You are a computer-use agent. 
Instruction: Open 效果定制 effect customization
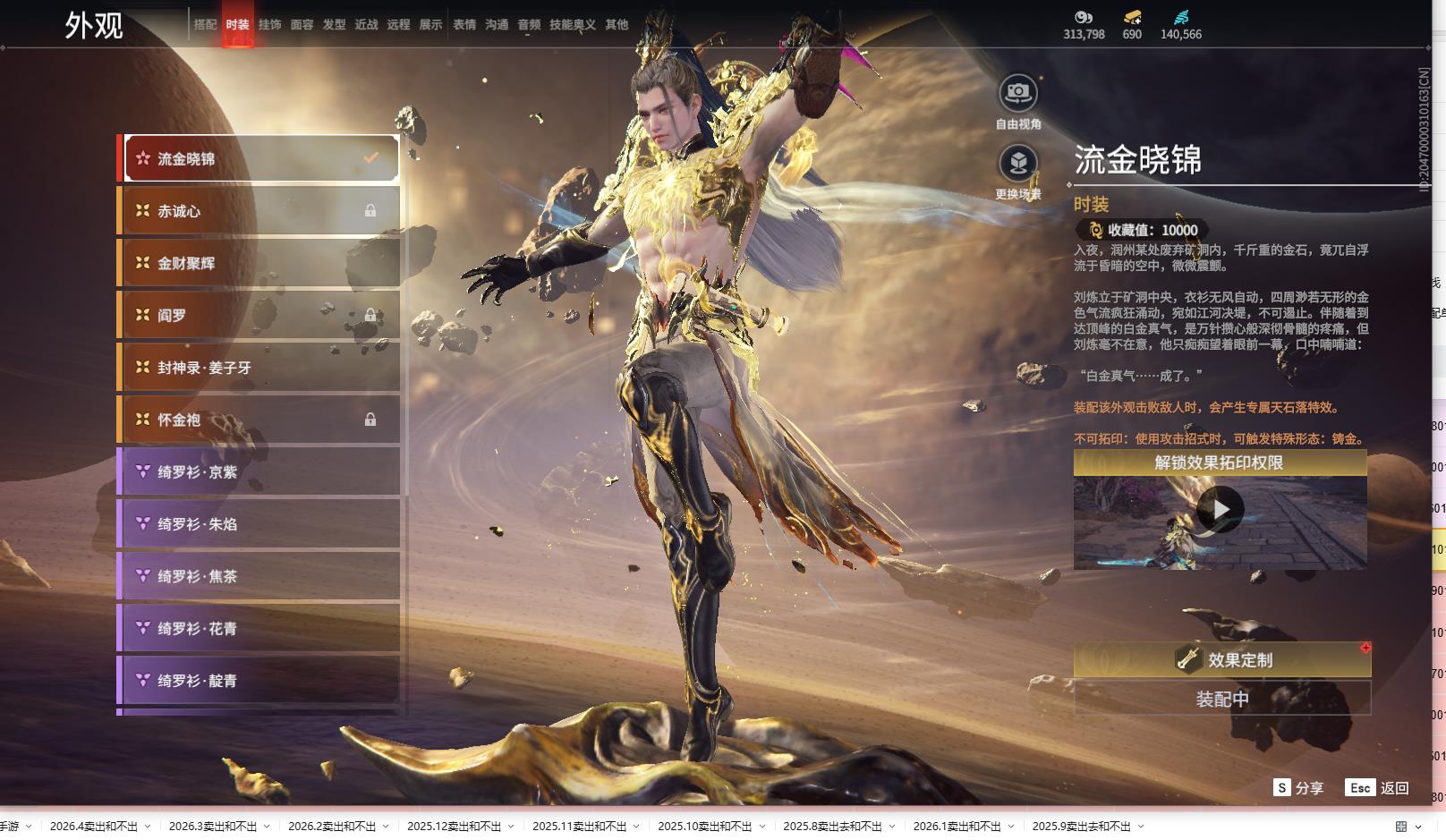(1221, 660)
